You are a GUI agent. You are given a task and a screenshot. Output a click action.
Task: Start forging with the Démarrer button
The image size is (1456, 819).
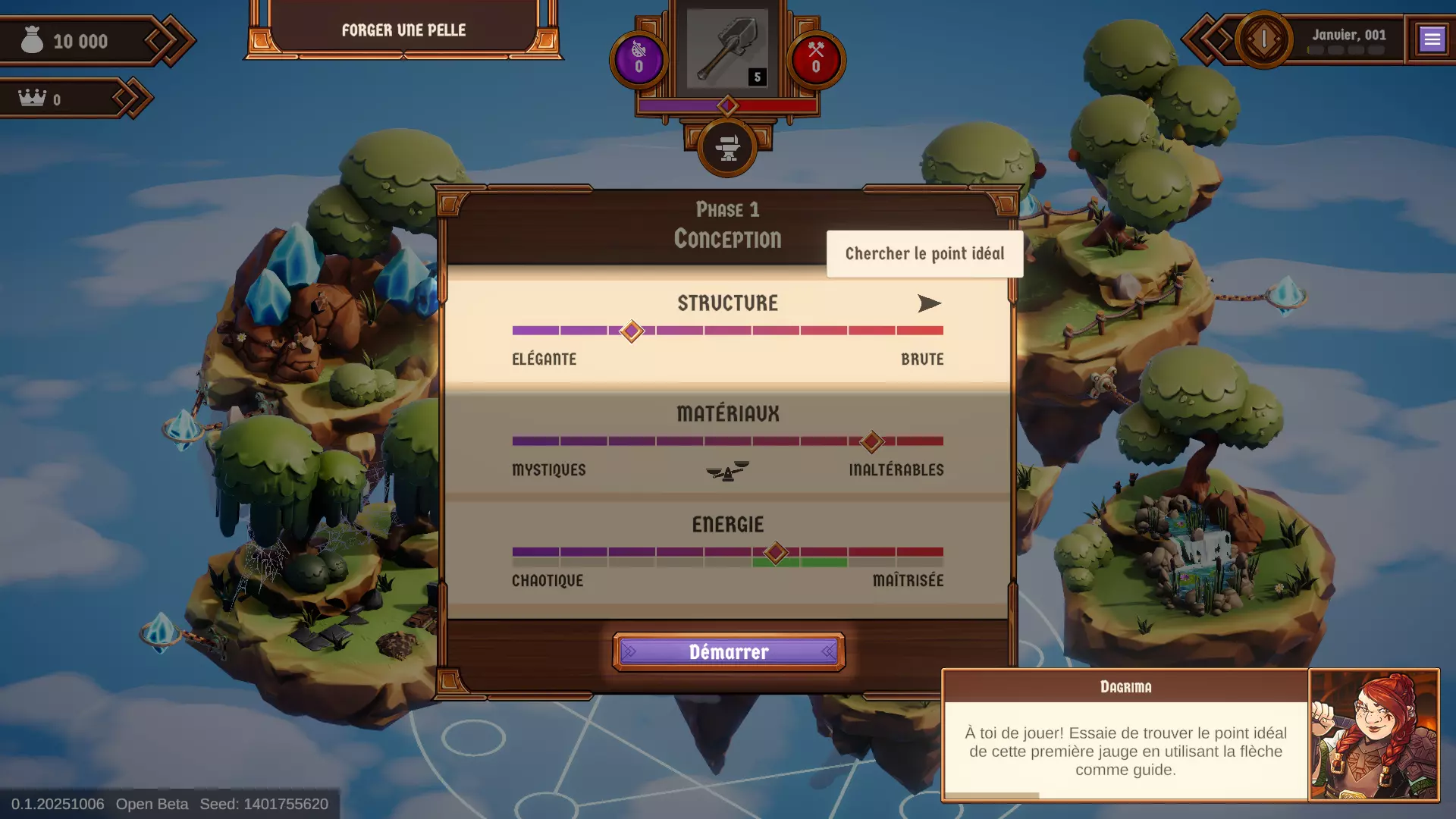coord(728,652)
